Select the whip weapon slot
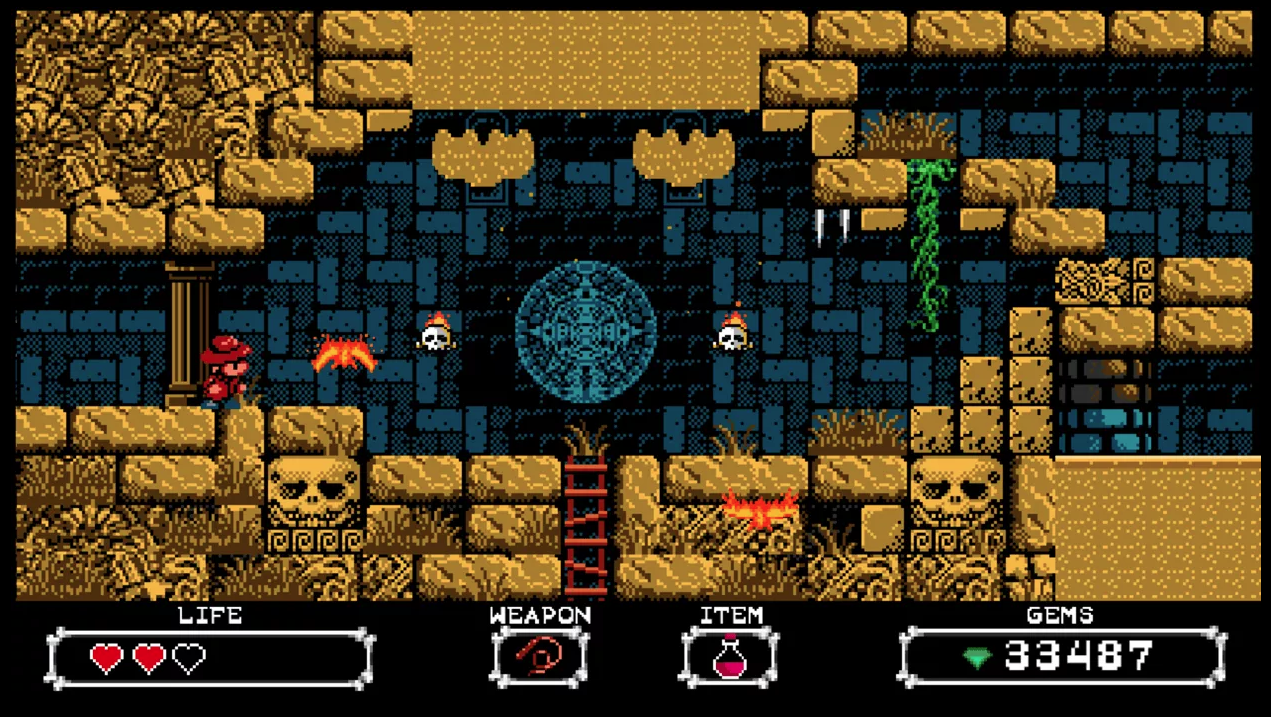 pos(539,657)
